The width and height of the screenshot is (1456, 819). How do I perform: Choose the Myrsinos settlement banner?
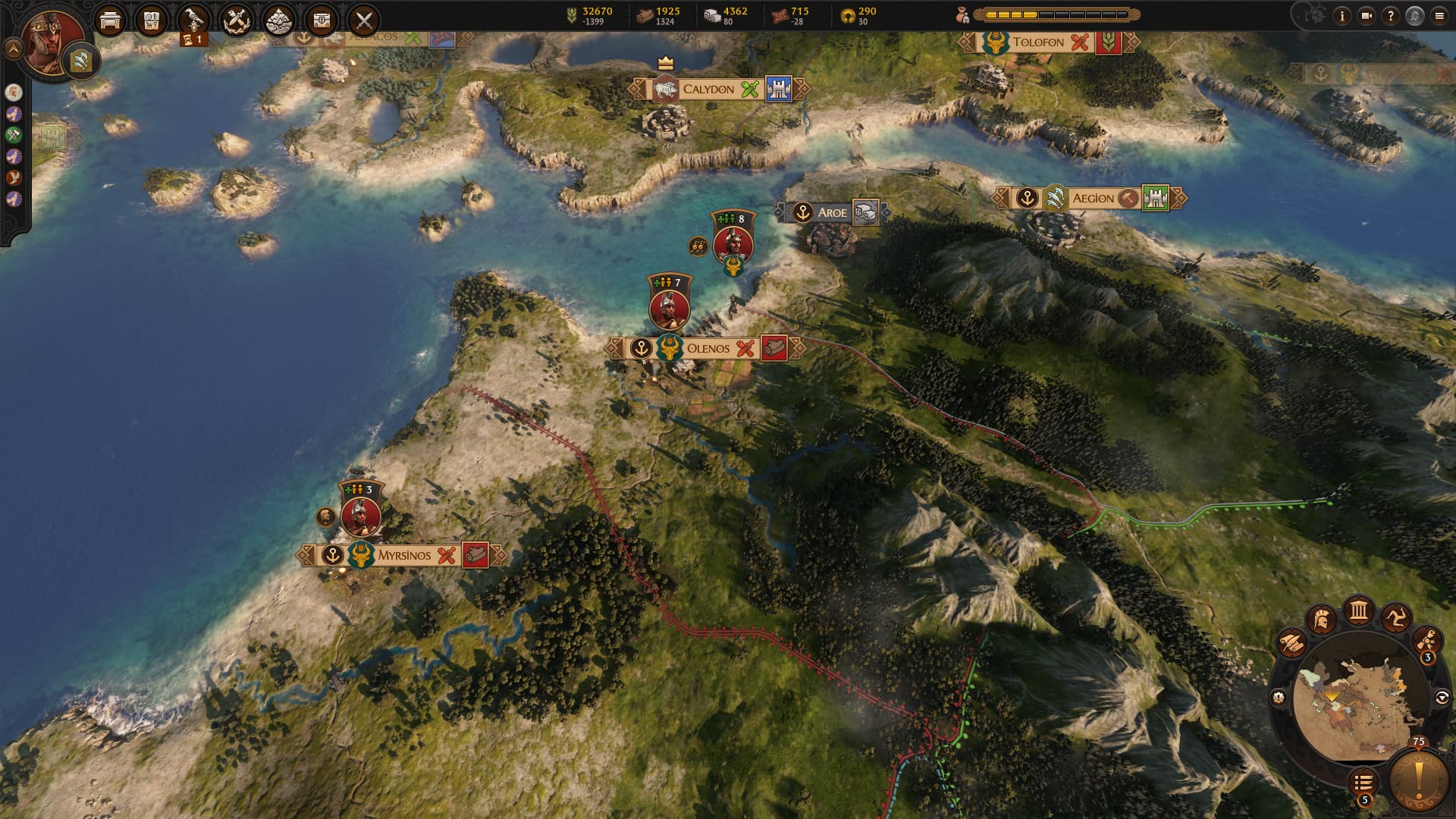coord(403,555)
